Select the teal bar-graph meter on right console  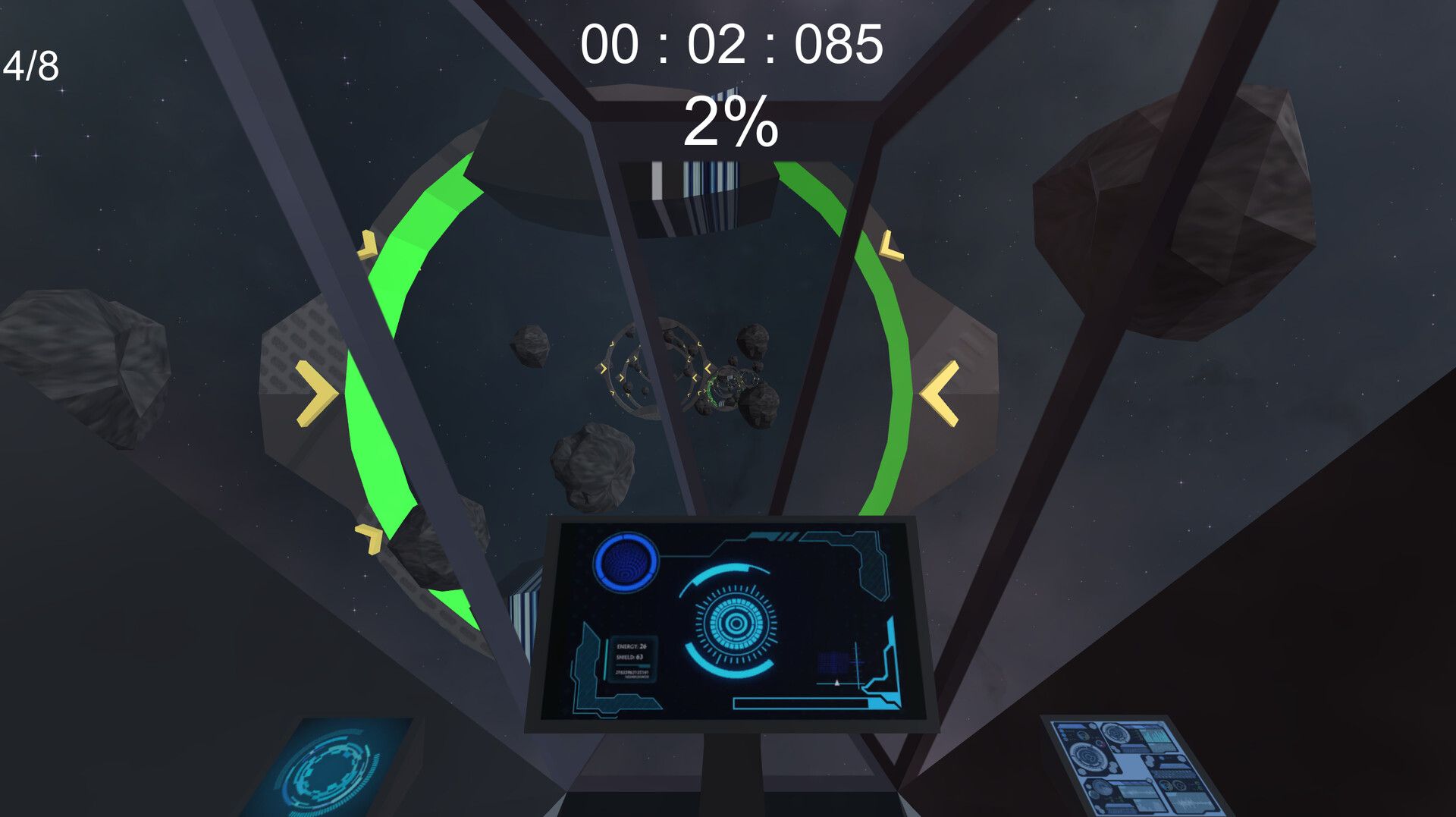tap(1156, 736)
